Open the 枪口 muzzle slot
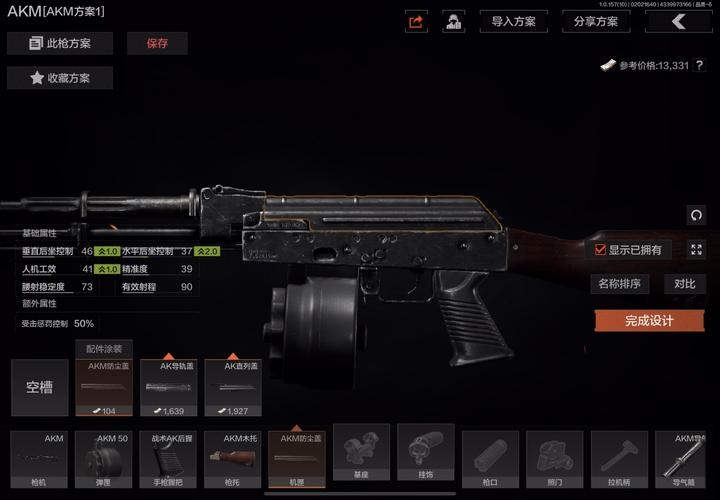 (490, 460)
